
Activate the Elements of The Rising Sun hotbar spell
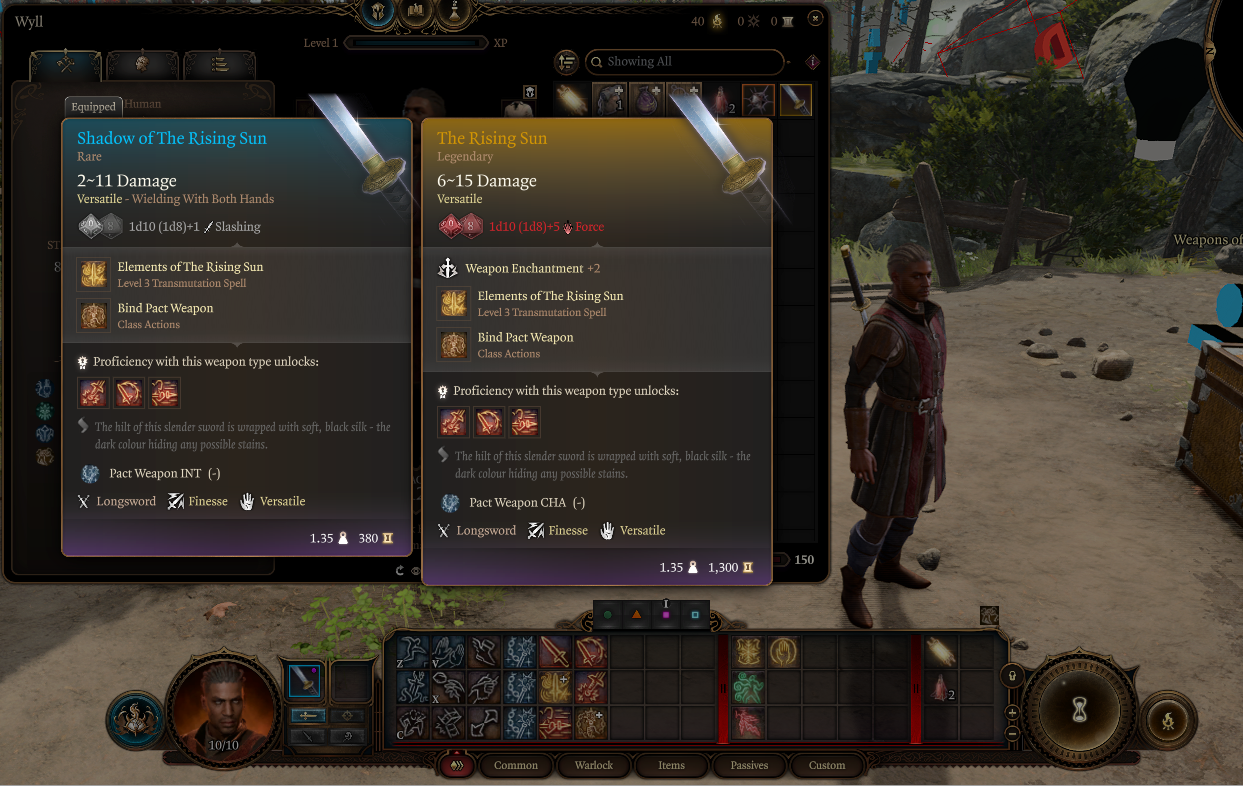(749, 653)
